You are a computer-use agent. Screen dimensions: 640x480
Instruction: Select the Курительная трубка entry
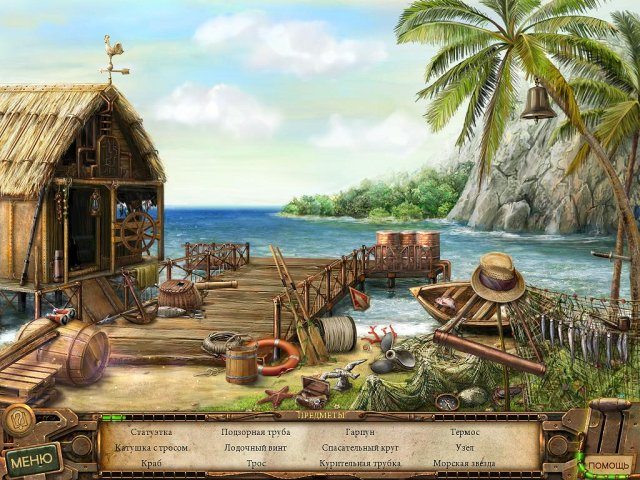pyautogui.click(x=360, y=464)
